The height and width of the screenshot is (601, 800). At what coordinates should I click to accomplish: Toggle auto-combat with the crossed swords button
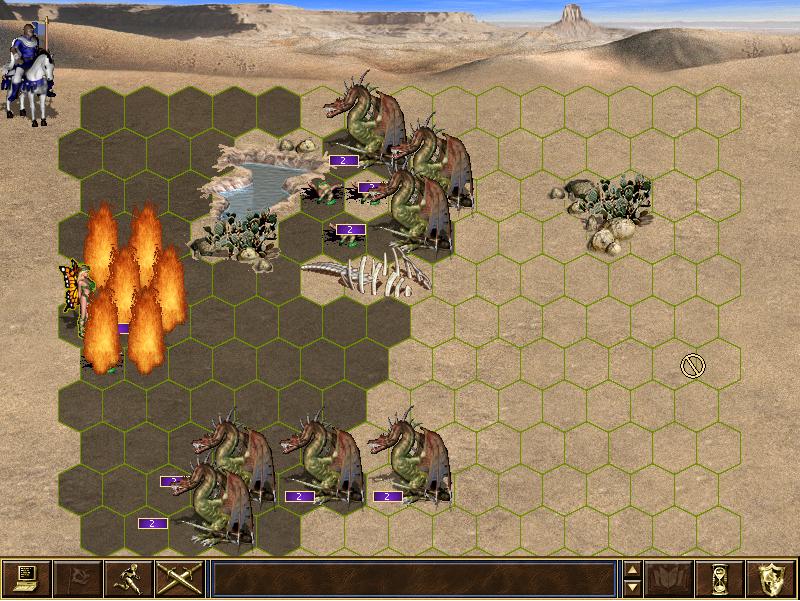pyautogui.click(x=179, y=578)
